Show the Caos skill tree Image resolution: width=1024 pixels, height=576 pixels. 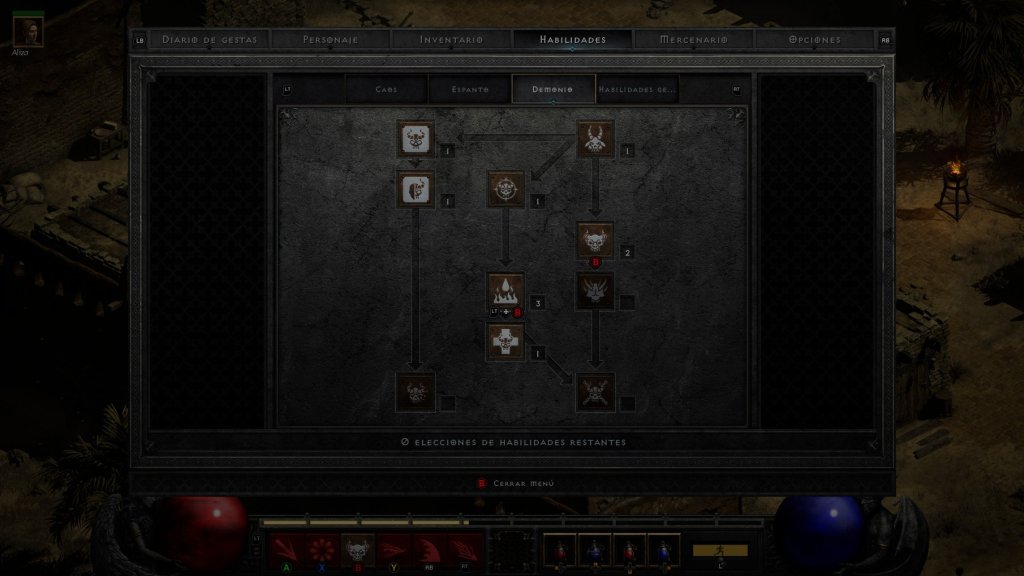point(386,89)
